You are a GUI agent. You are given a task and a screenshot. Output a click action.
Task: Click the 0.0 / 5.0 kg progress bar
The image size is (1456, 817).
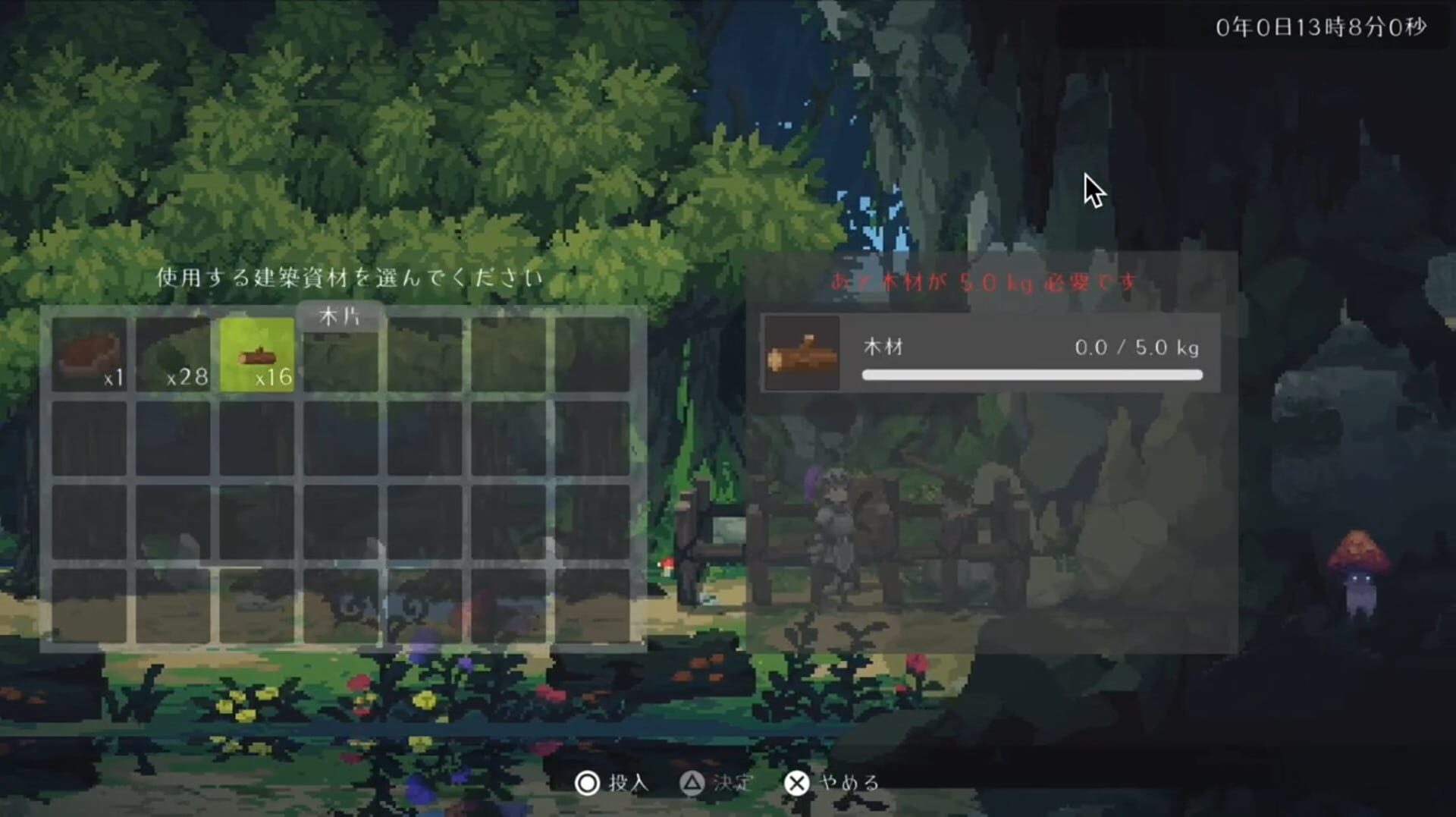(x=1031, y=375)
